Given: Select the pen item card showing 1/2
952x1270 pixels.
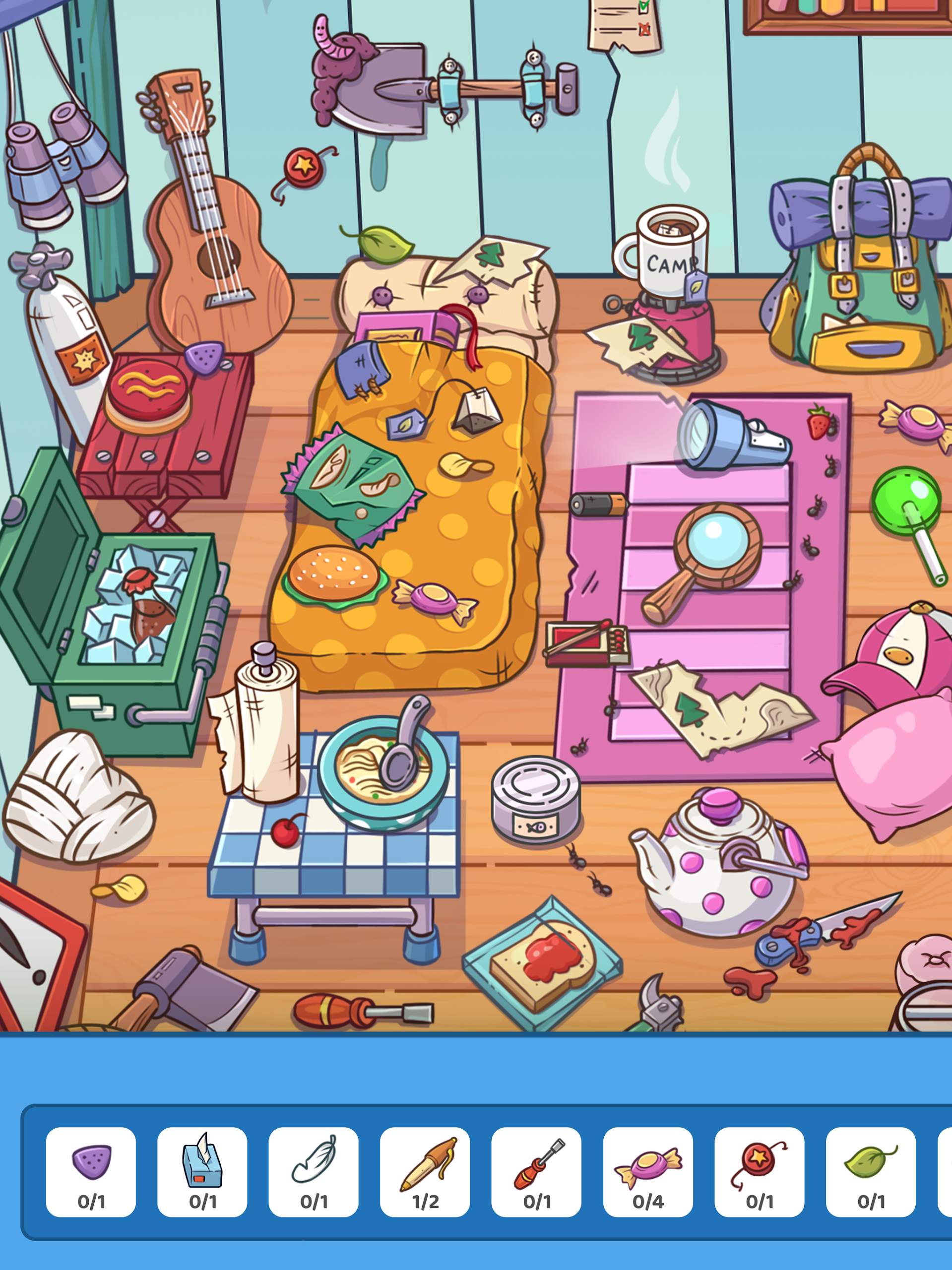Looking at the screenshot, I should pyautogui.click(x=425, y=1171).
